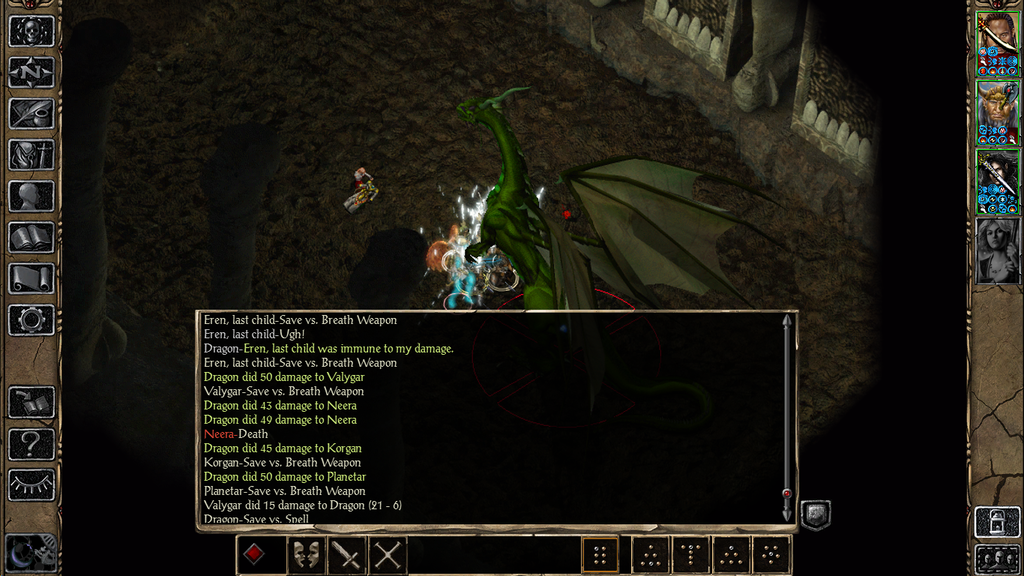Open the inventory screen from the sidebar

click(x=31, y=155)
